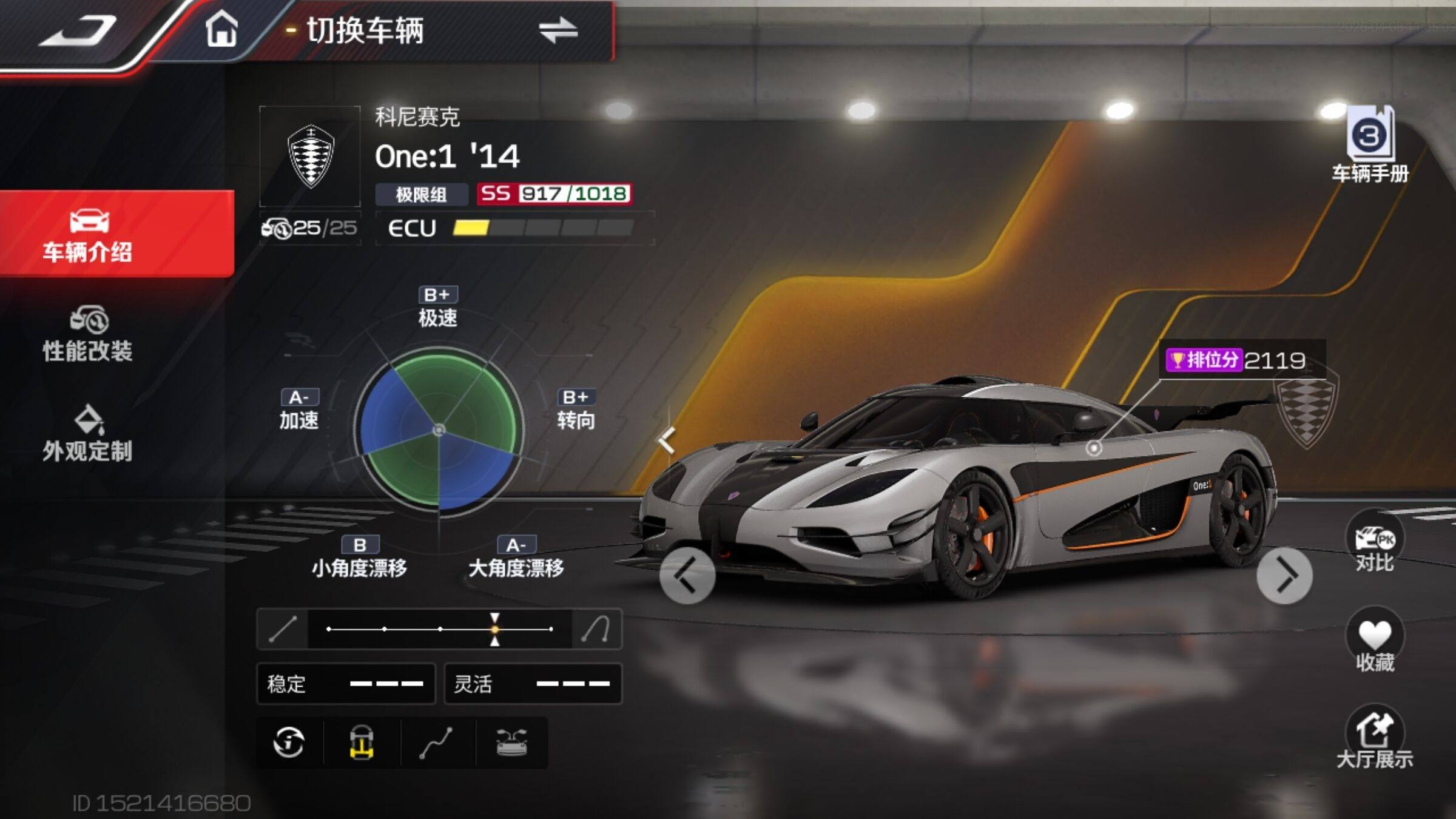Select the 稳定 tuning preset
The image size is (1456, 819).
tap(346, 684)
